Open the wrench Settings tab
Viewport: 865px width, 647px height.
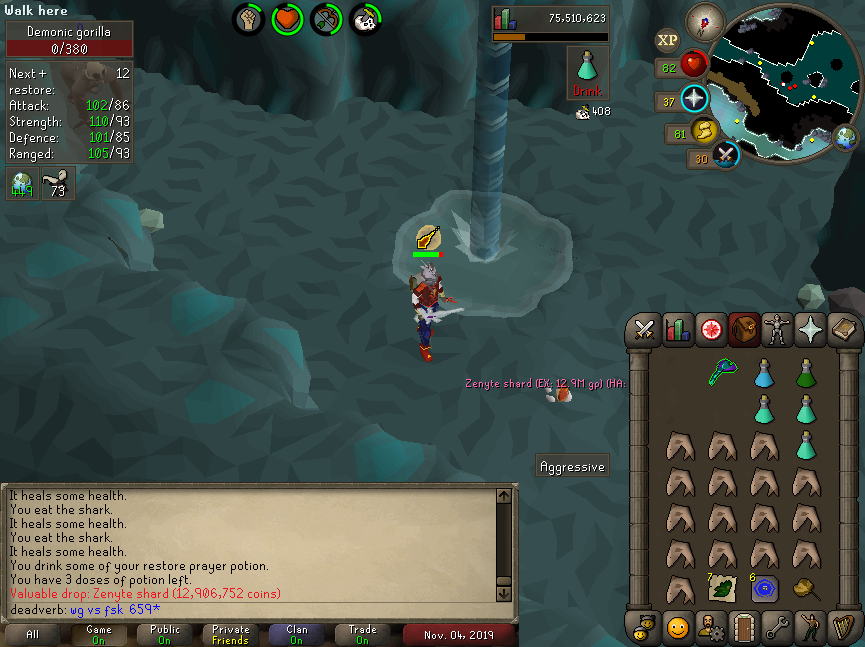coord(777,628)
